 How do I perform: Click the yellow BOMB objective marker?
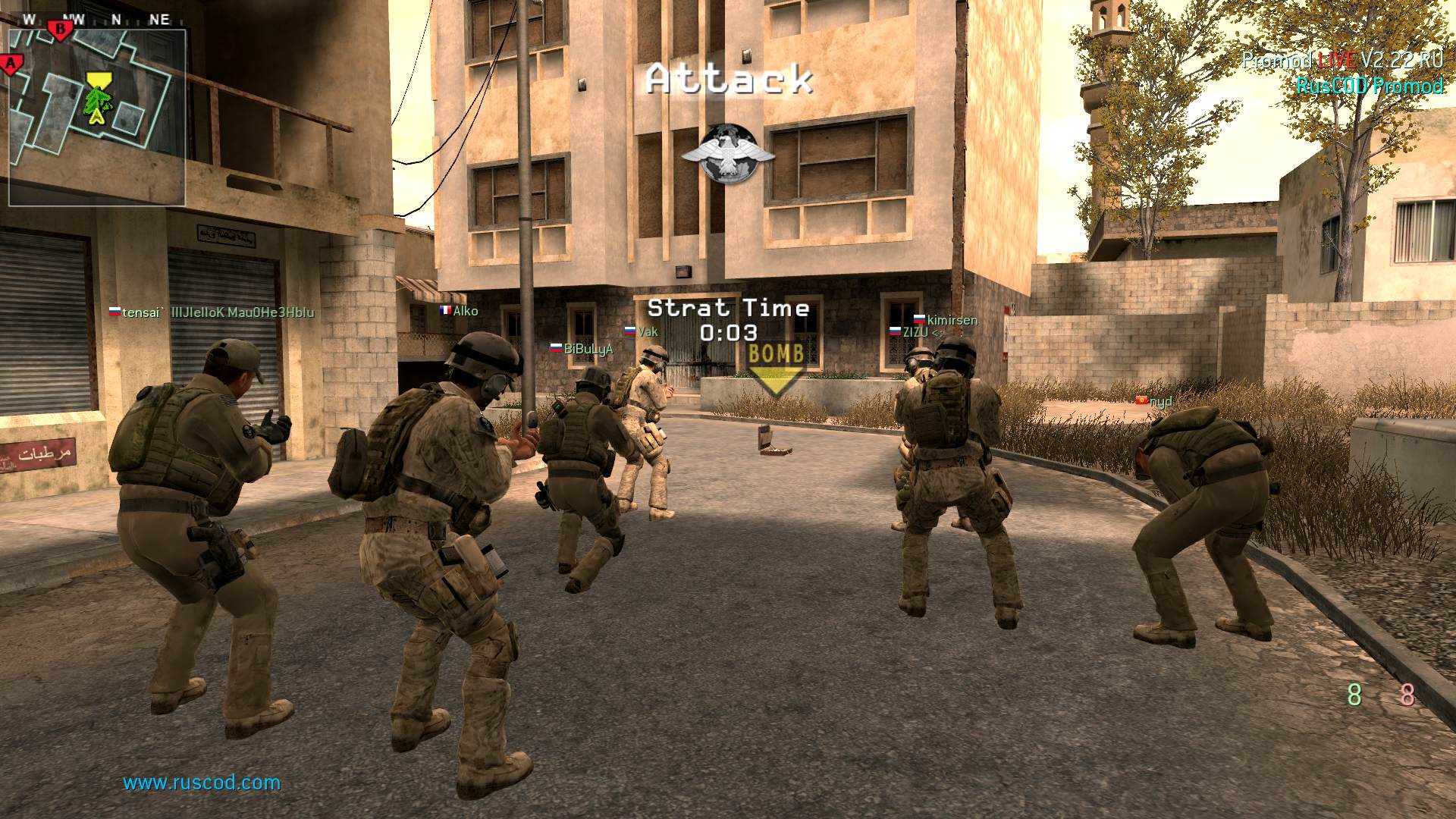click(776, 369)
